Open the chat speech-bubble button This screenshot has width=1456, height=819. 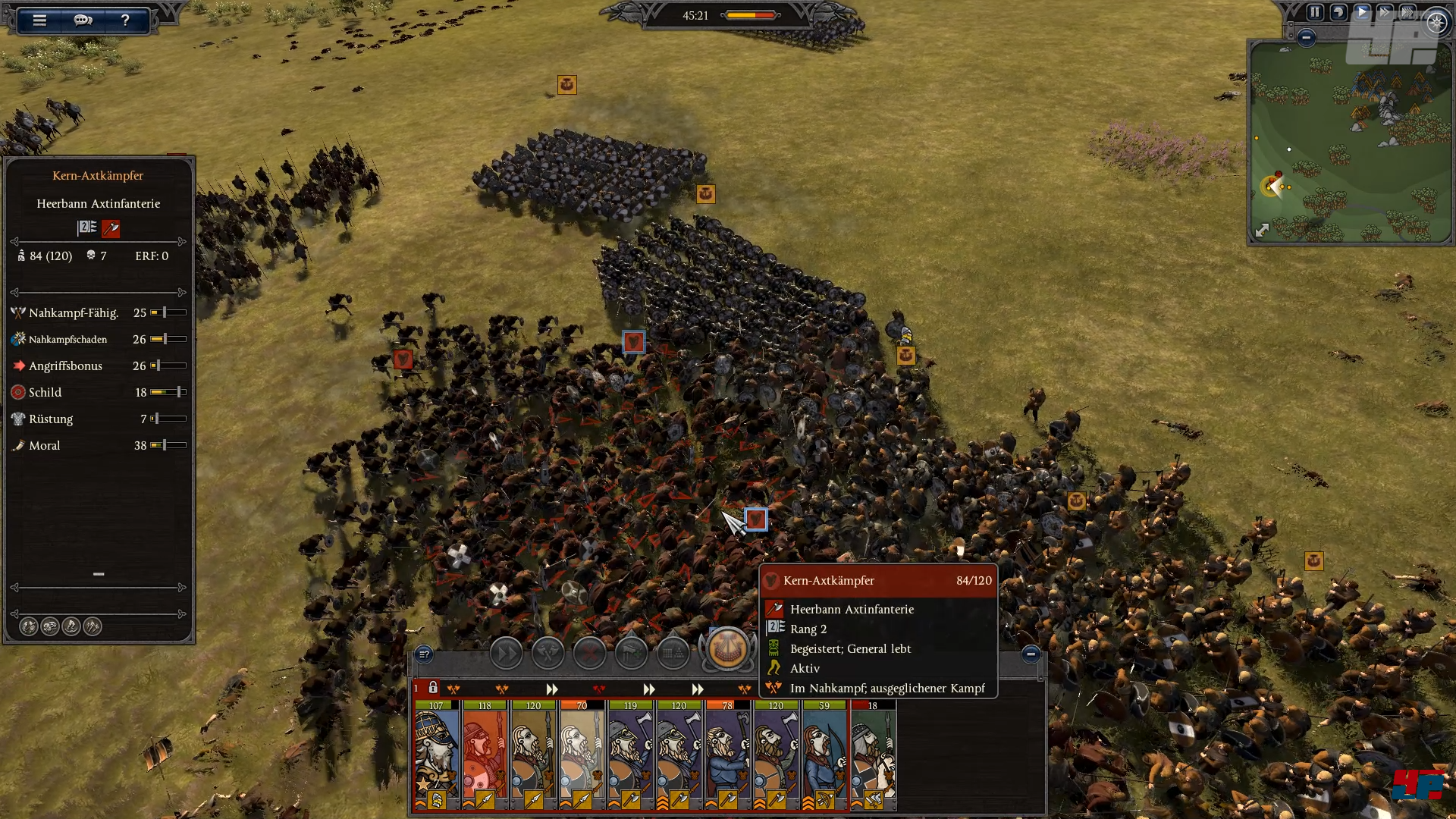83,20
